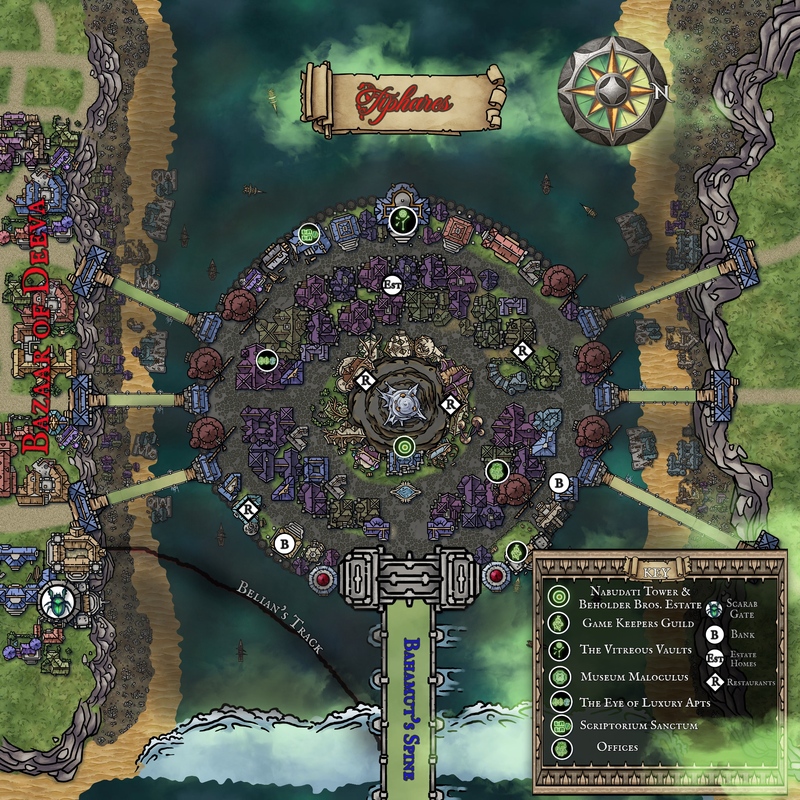Click the concentric-rings tower marker on the map
This screenshot has width=800, height=800.
405,446
